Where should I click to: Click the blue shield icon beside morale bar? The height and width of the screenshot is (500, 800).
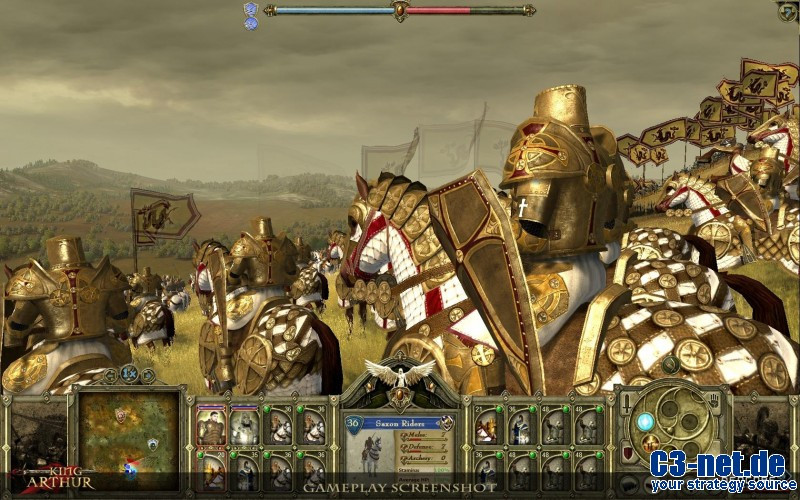point(251,9)
